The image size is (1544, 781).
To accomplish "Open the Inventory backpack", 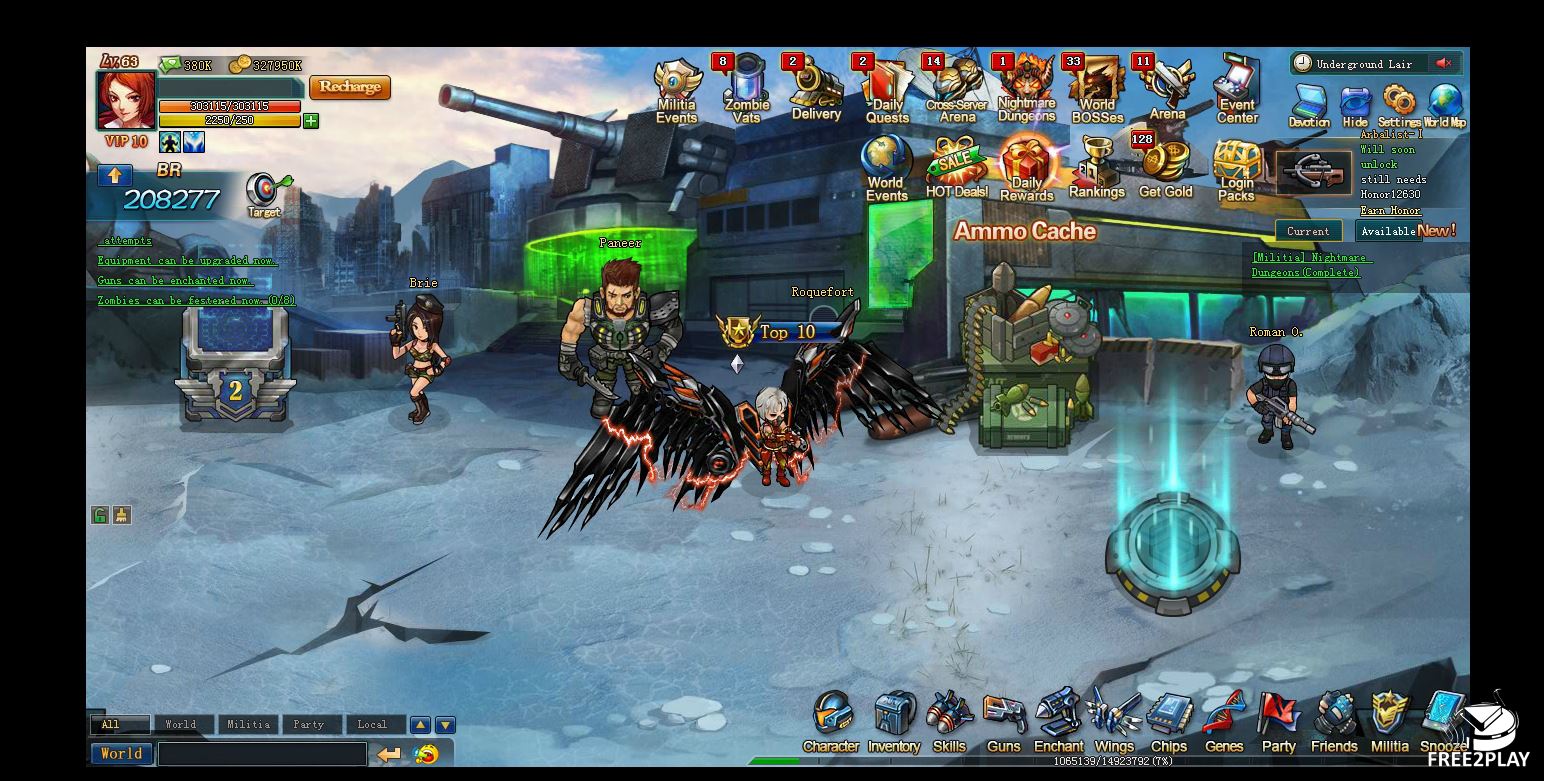I will click(x=893, y=722).
